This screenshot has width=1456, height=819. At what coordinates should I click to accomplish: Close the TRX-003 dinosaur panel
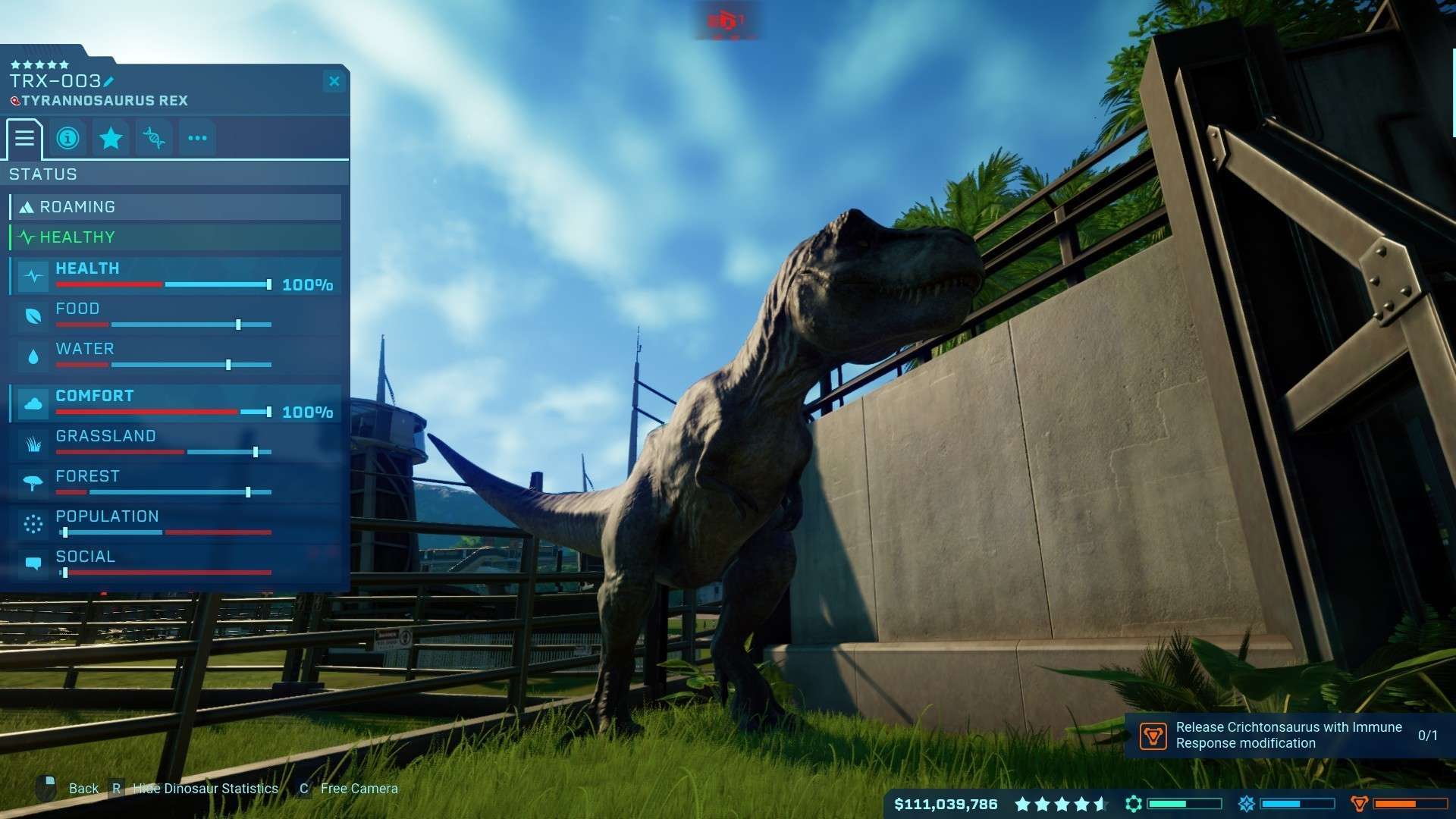[x=334, y=81]
